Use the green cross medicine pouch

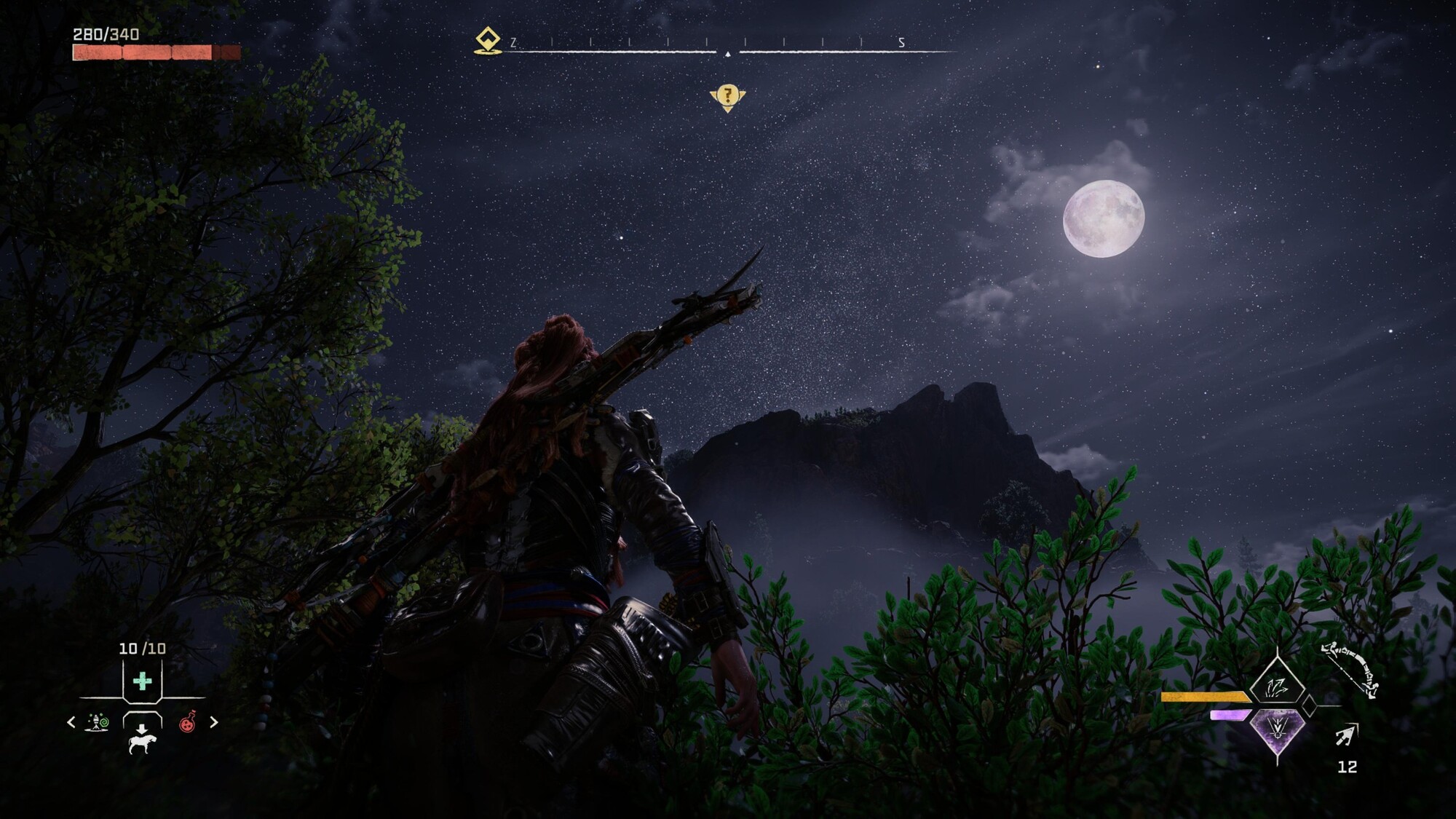[x=143, y=681]
